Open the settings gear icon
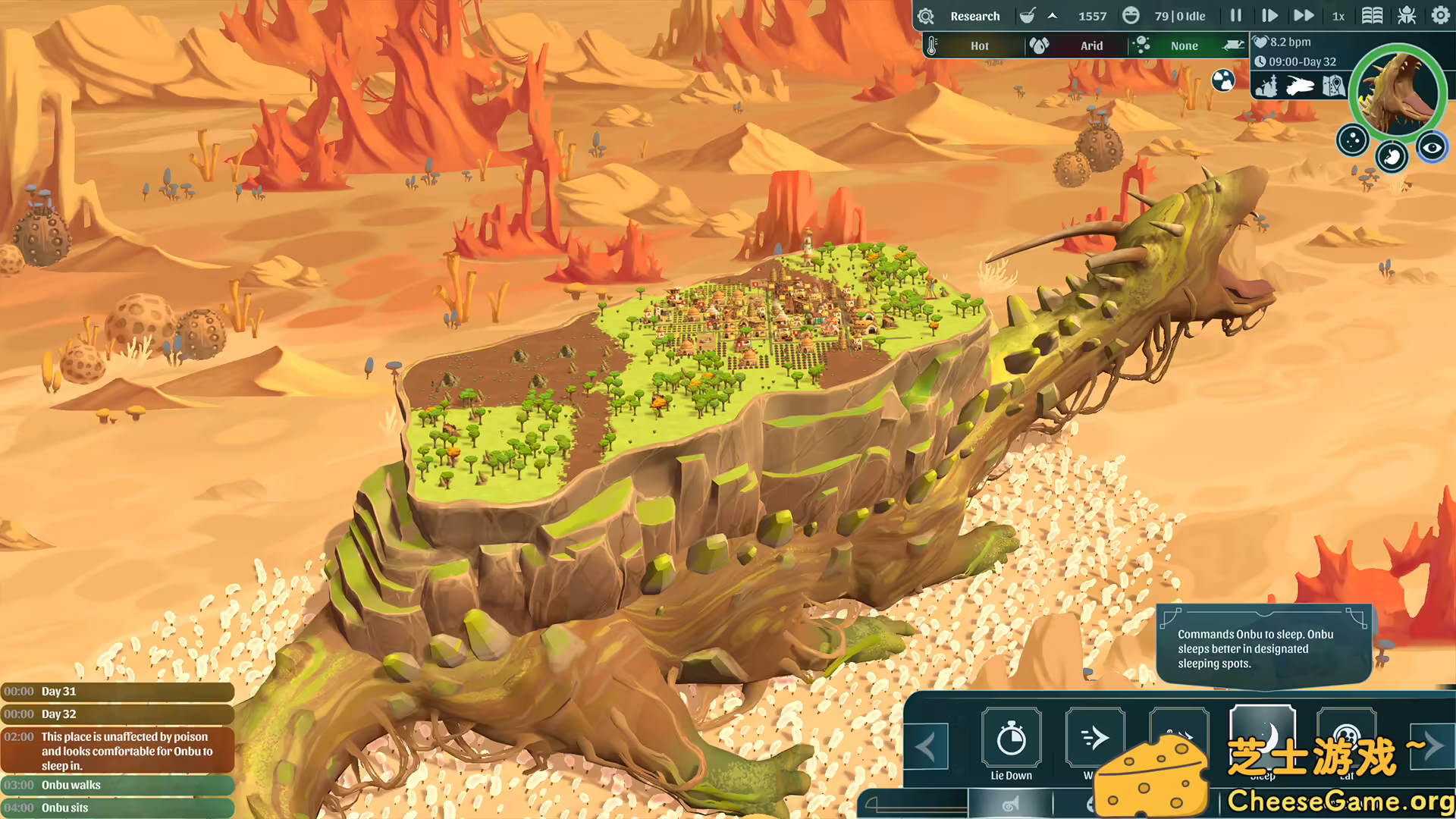This screenshot has width=1456, height=819. [1441, 16]
